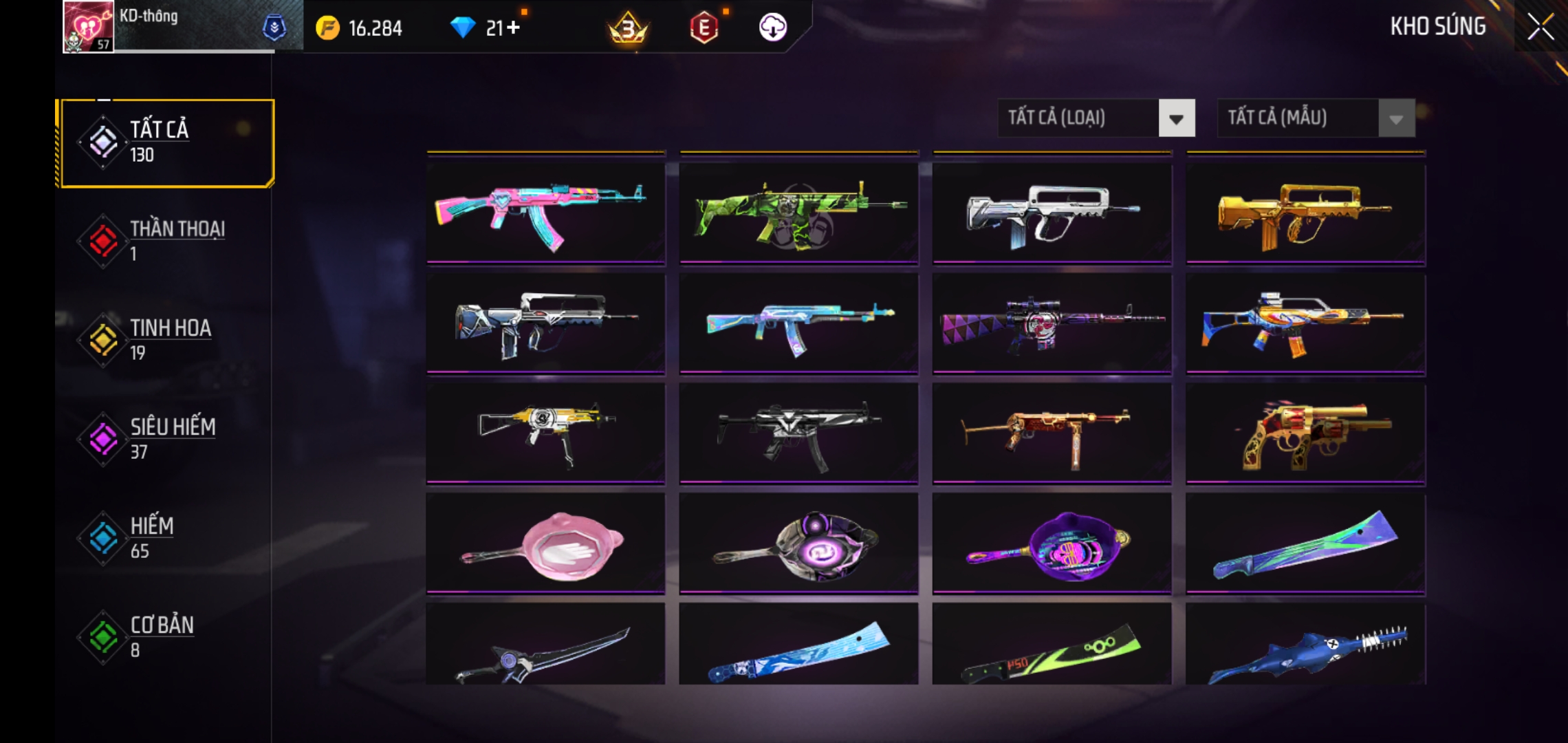The width and height of the screenshot is (1568, 743).
Task: Select the pink and cyan AK skin
Action: coord(545,212)
